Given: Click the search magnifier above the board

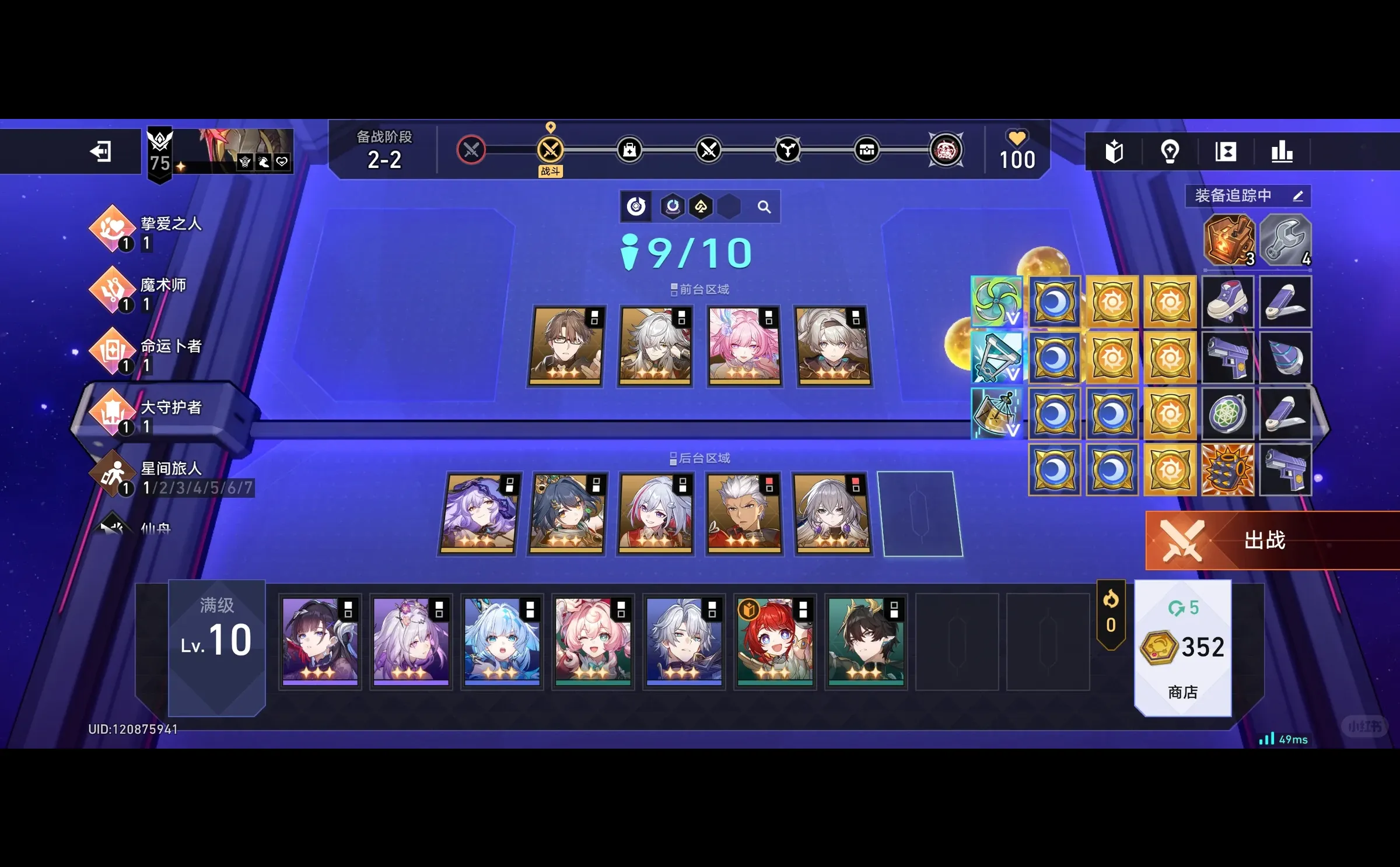Looking at the screenshot, I should (764, 206).
